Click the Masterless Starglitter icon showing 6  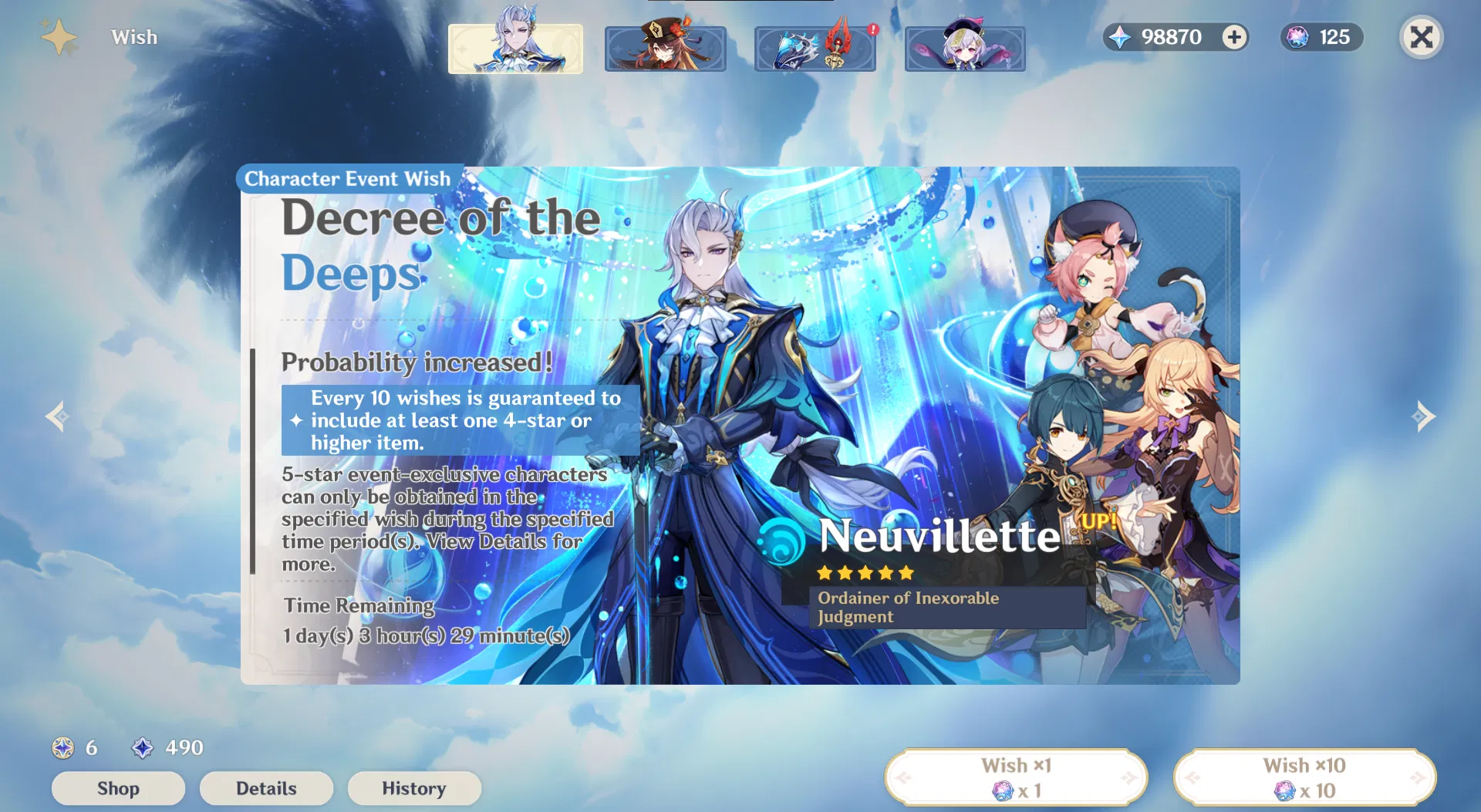coord(63,747)
